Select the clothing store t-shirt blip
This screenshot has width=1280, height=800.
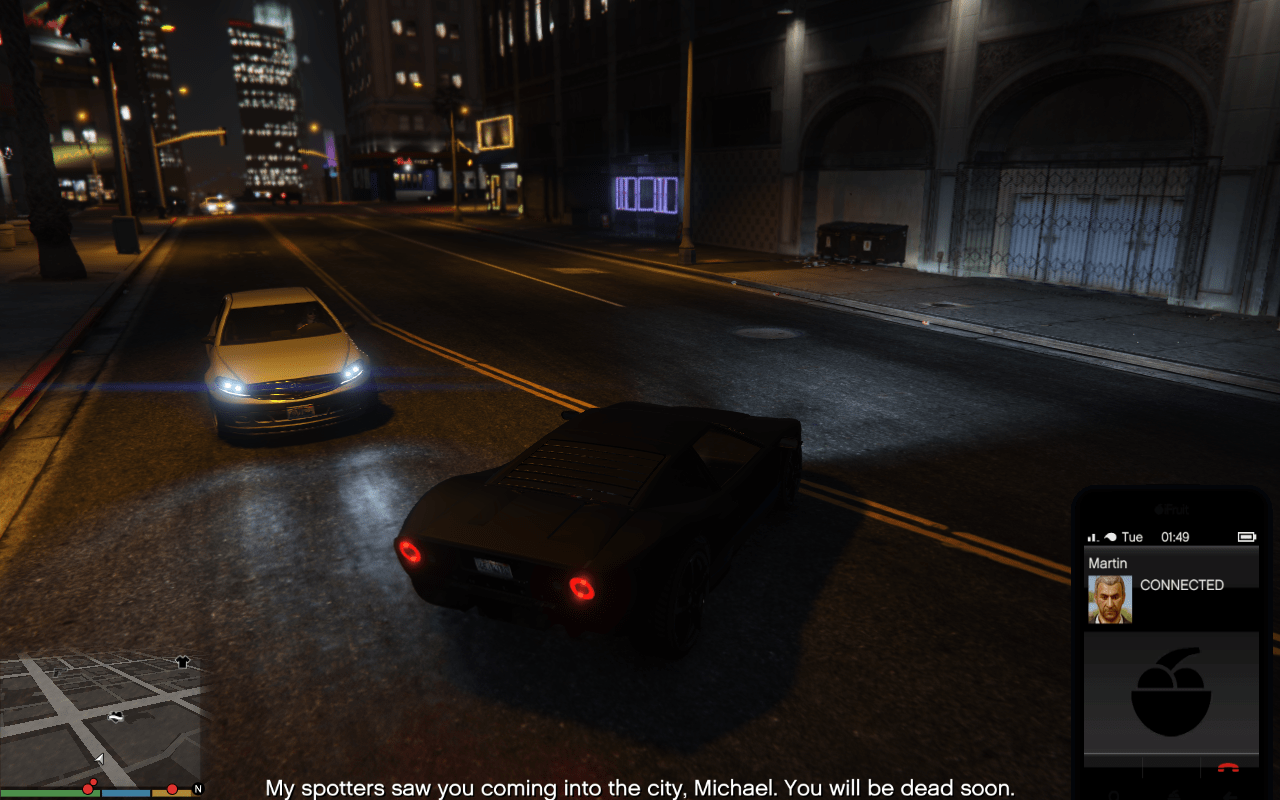[182, 661]
